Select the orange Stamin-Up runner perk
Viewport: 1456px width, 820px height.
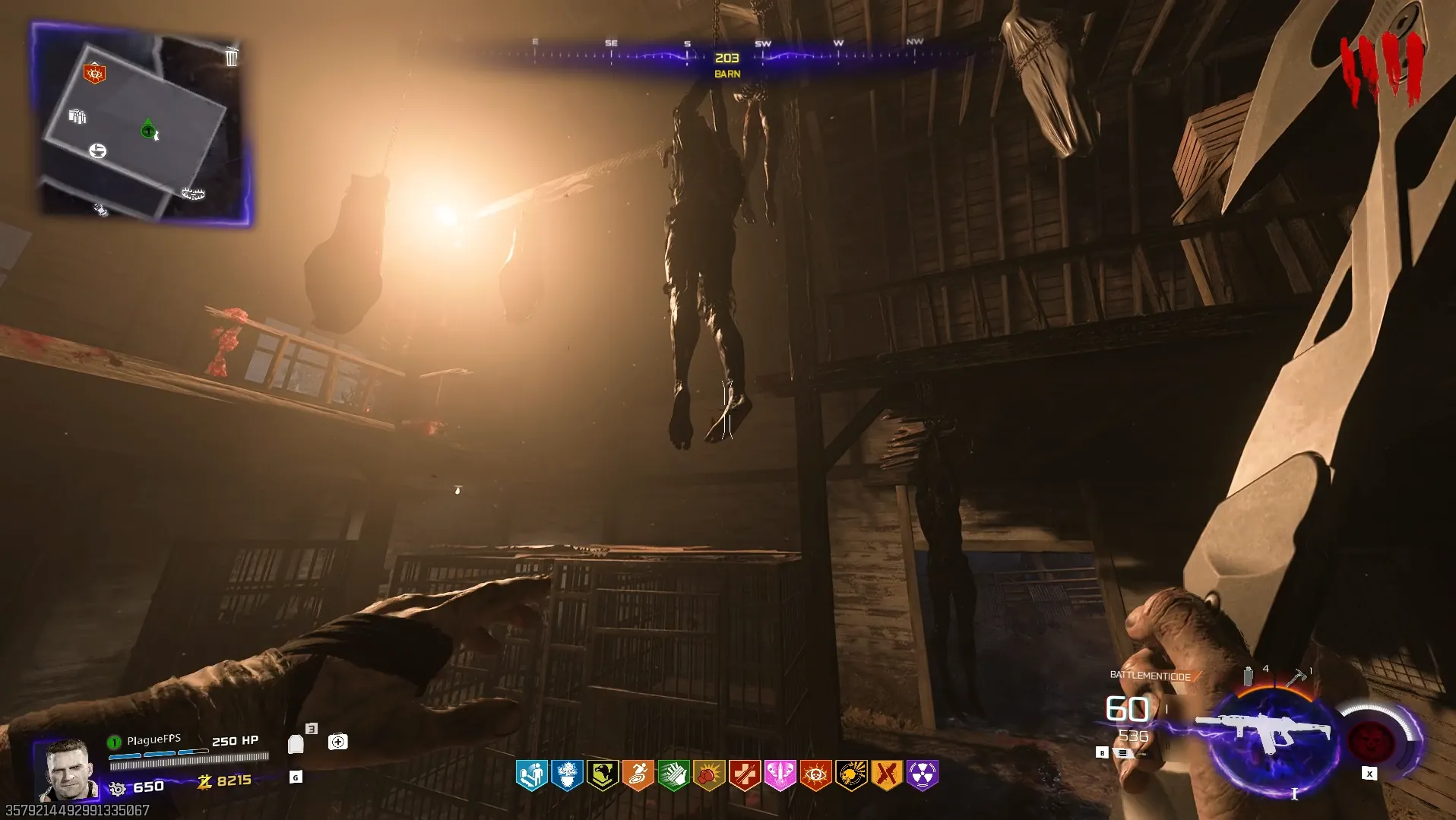click(638, 775)
